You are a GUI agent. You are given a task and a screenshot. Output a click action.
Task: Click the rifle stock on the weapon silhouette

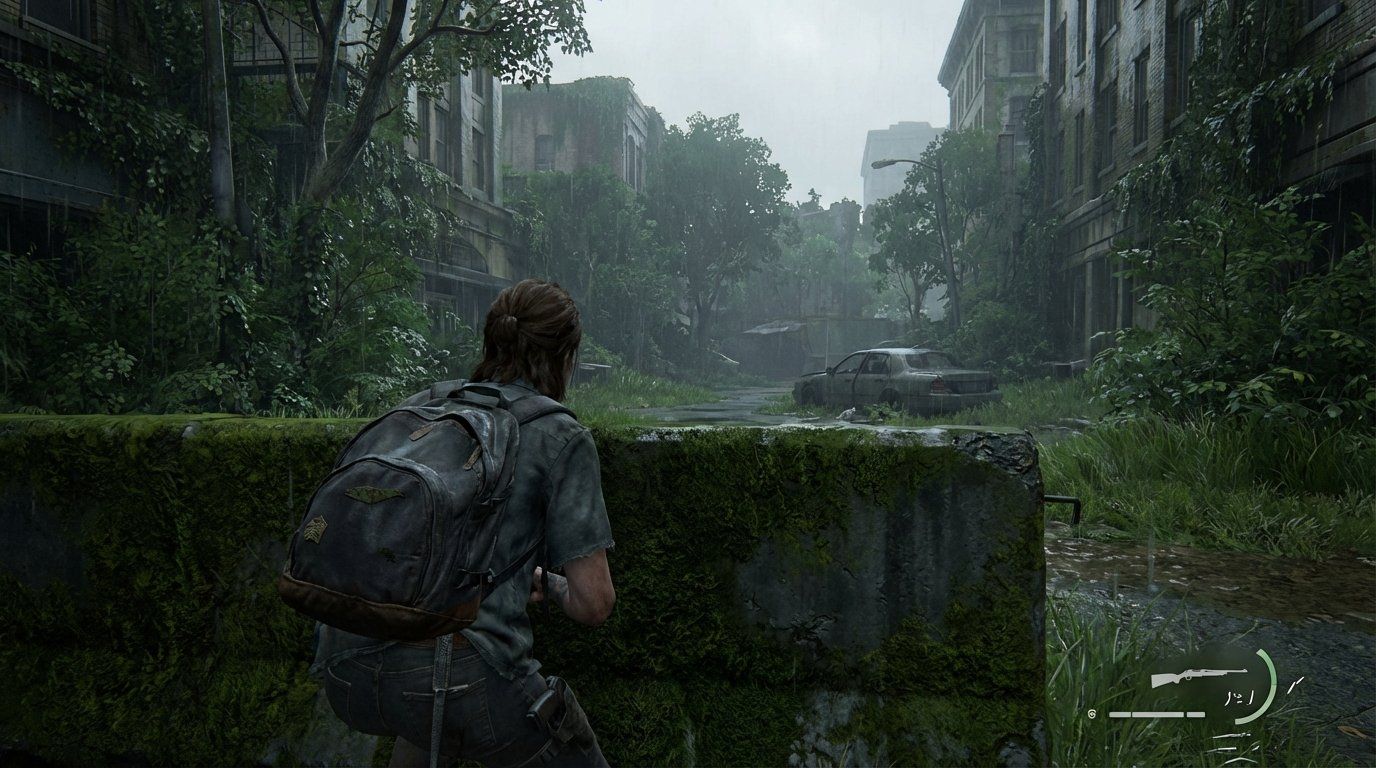[1164, 680]
